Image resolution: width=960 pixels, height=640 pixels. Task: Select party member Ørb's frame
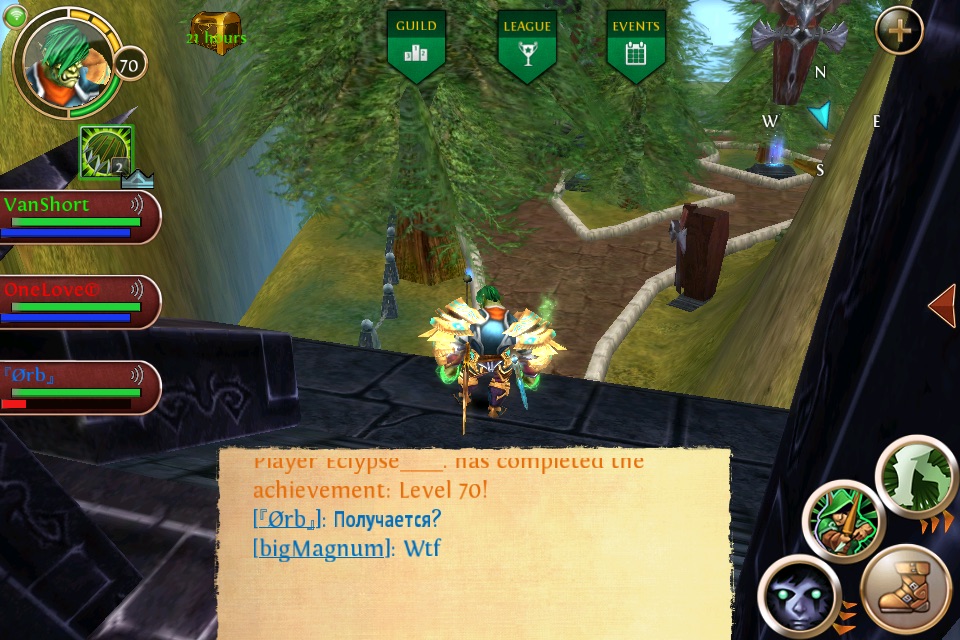click(x=78, y=387)
